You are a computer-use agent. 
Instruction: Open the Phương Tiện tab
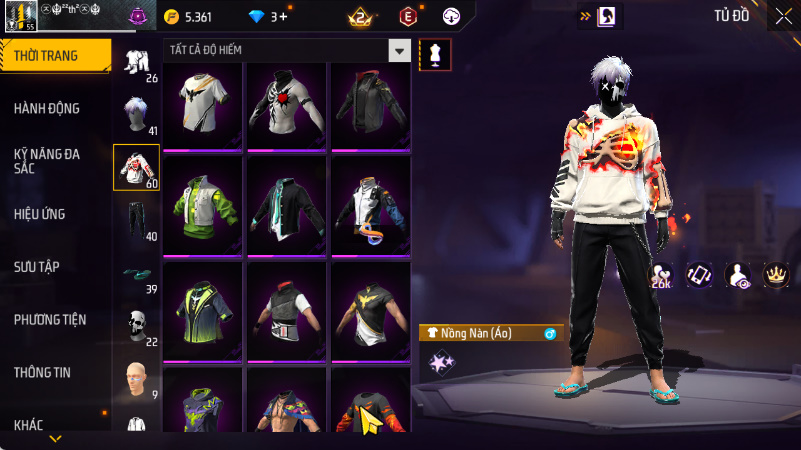50,320
